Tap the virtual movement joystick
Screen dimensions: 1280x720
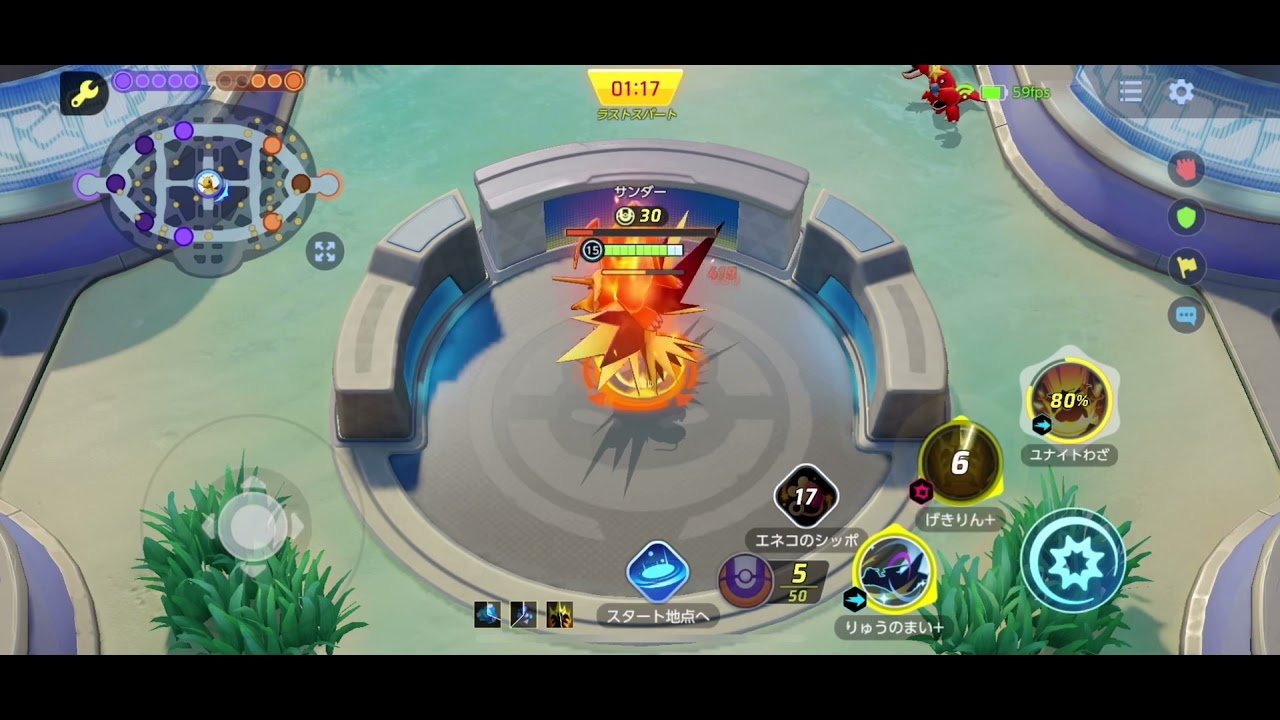pyautogui.click(x=252, y=525)
